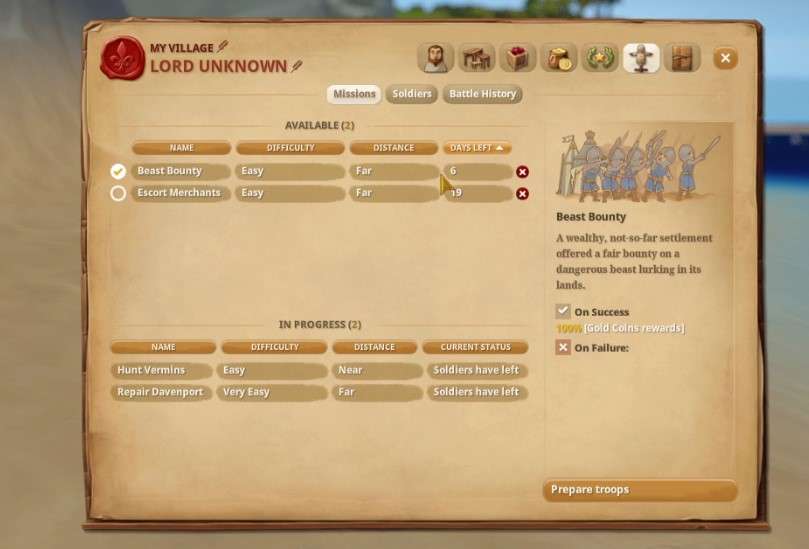
Task: Switch to the Soldiers tab
Action: click(x=411, y=94)
